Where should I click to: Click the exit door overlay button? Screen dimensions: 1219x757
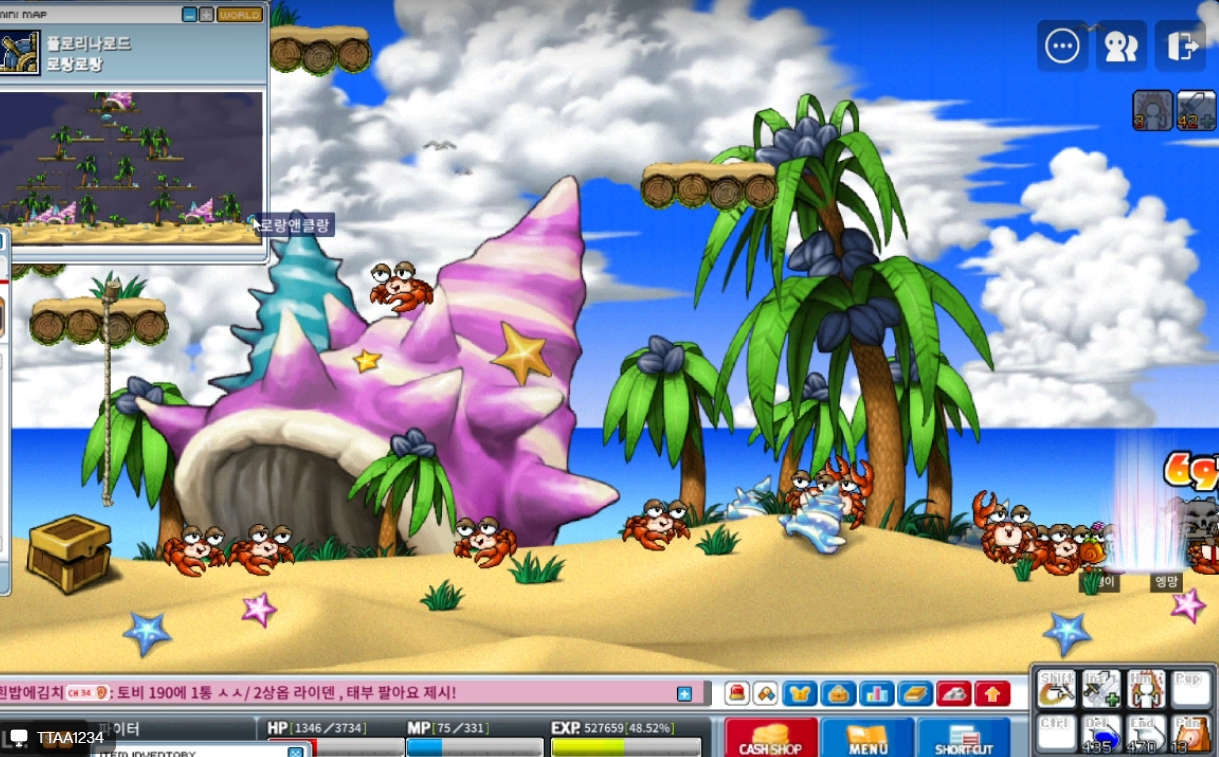(x=1180, y=46)
